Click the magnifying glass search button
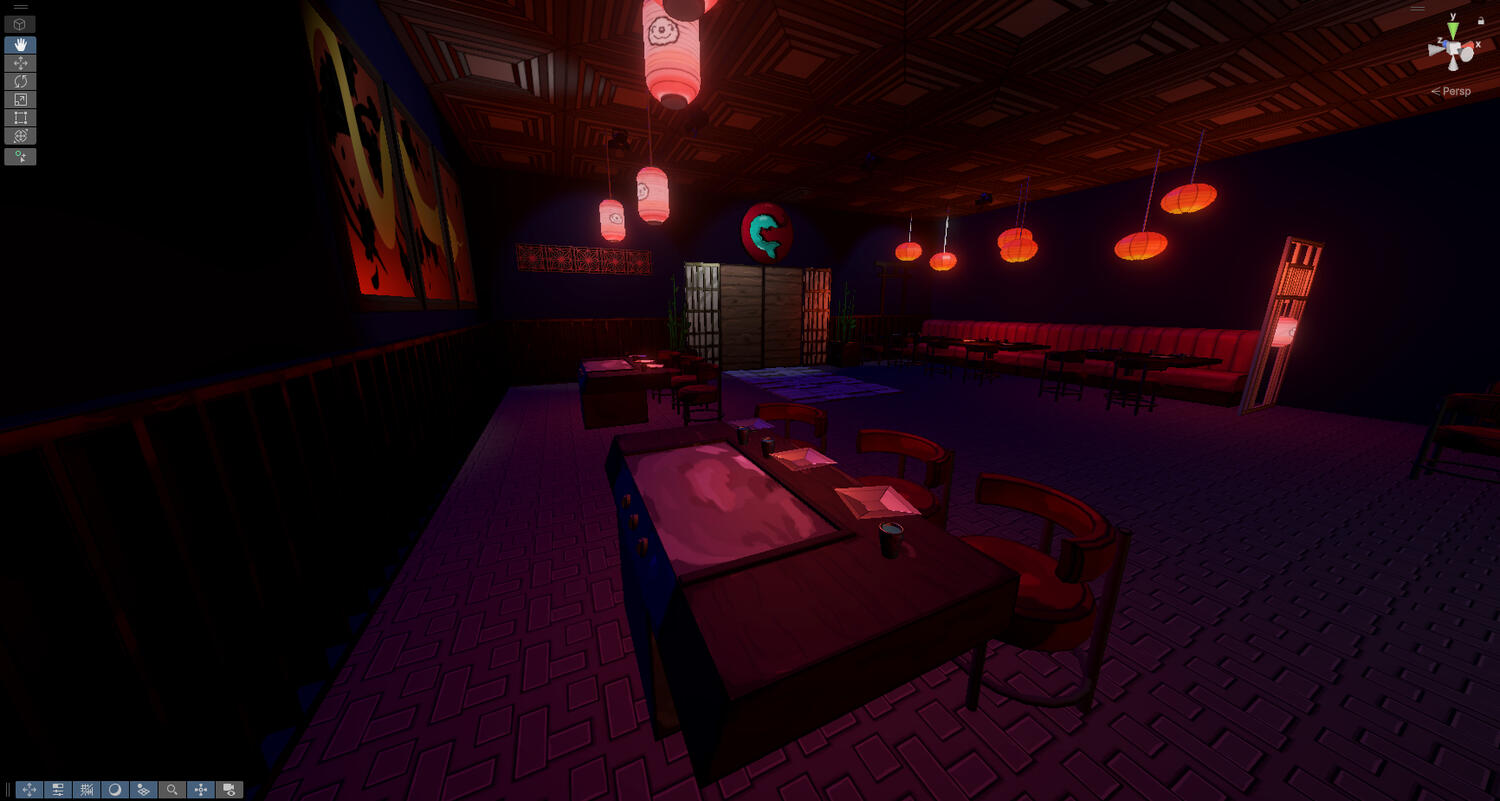 [x=172, y=789]
